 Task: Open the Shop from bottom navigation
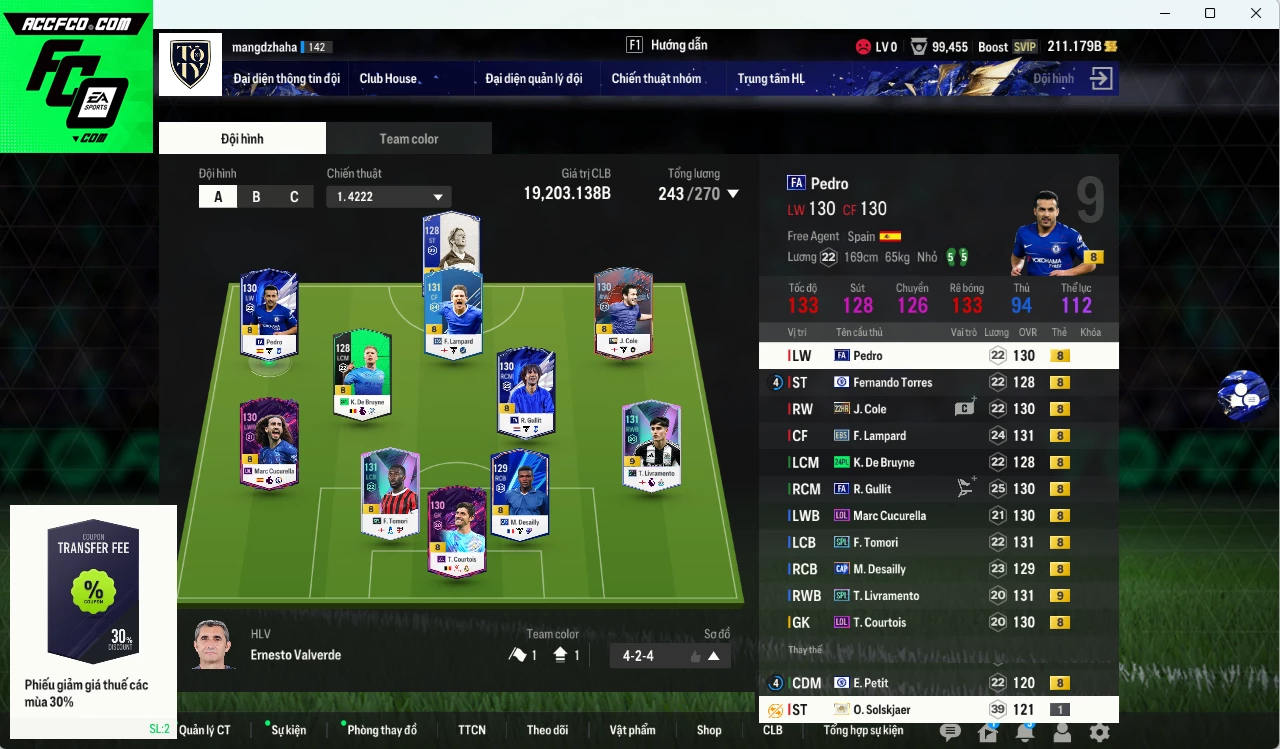click(709, 730)
